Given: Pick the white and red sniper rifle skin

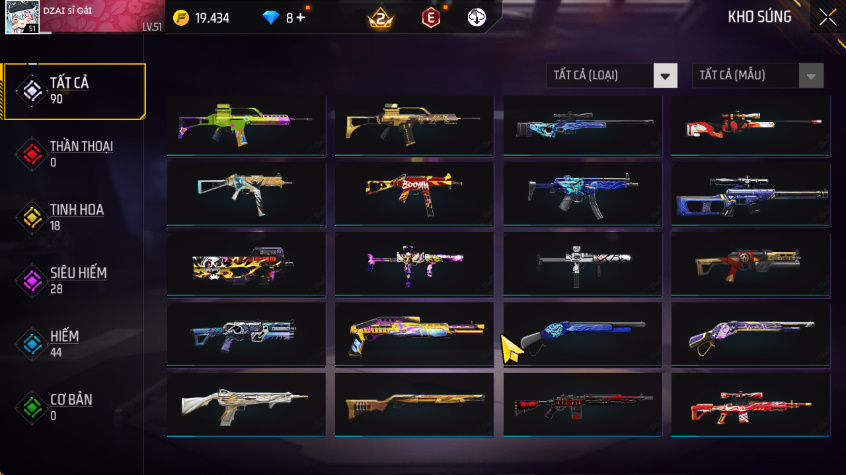Looking at the screenshot, I should [750, 125].
